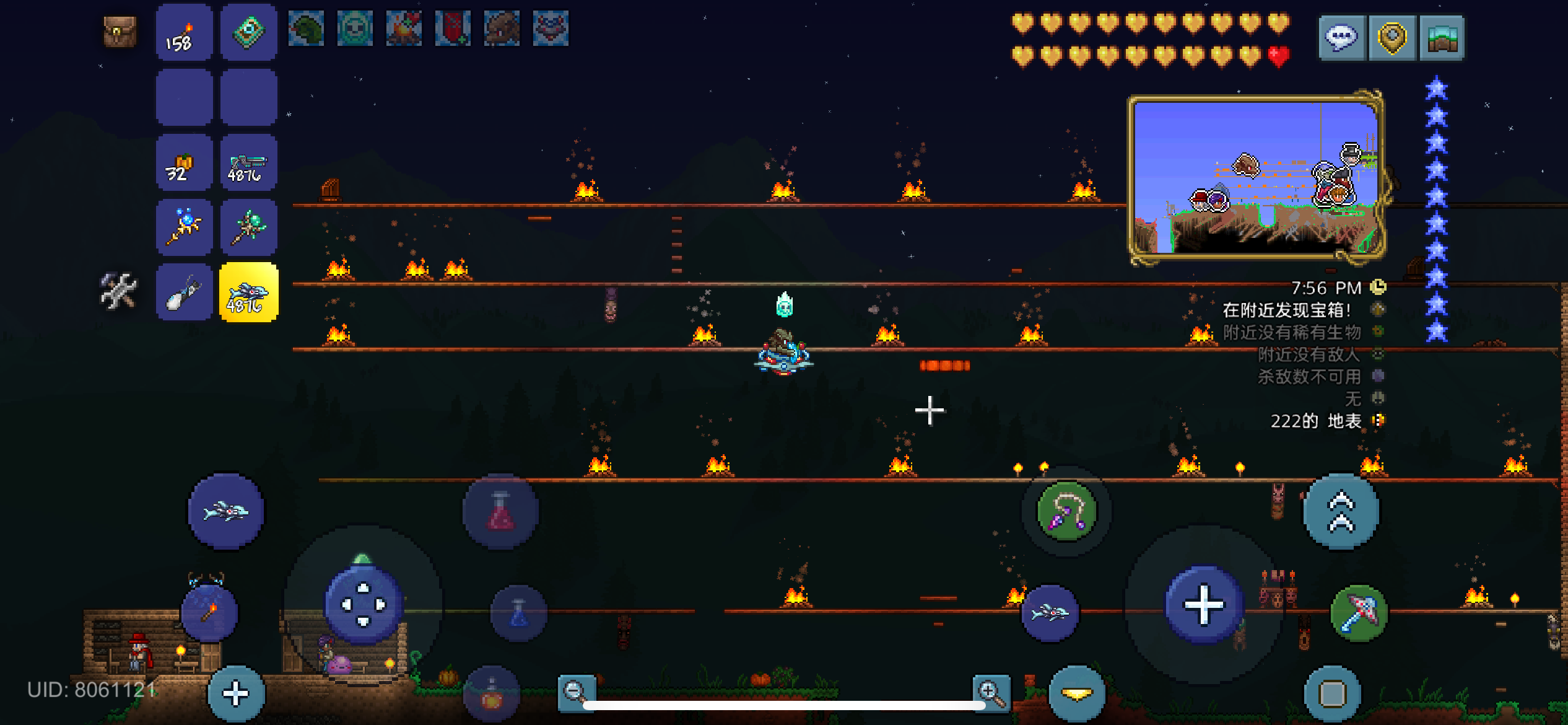Select the golden blue-orb staff slot
The image size is (1568, 725).
click(x=183, y=227)
